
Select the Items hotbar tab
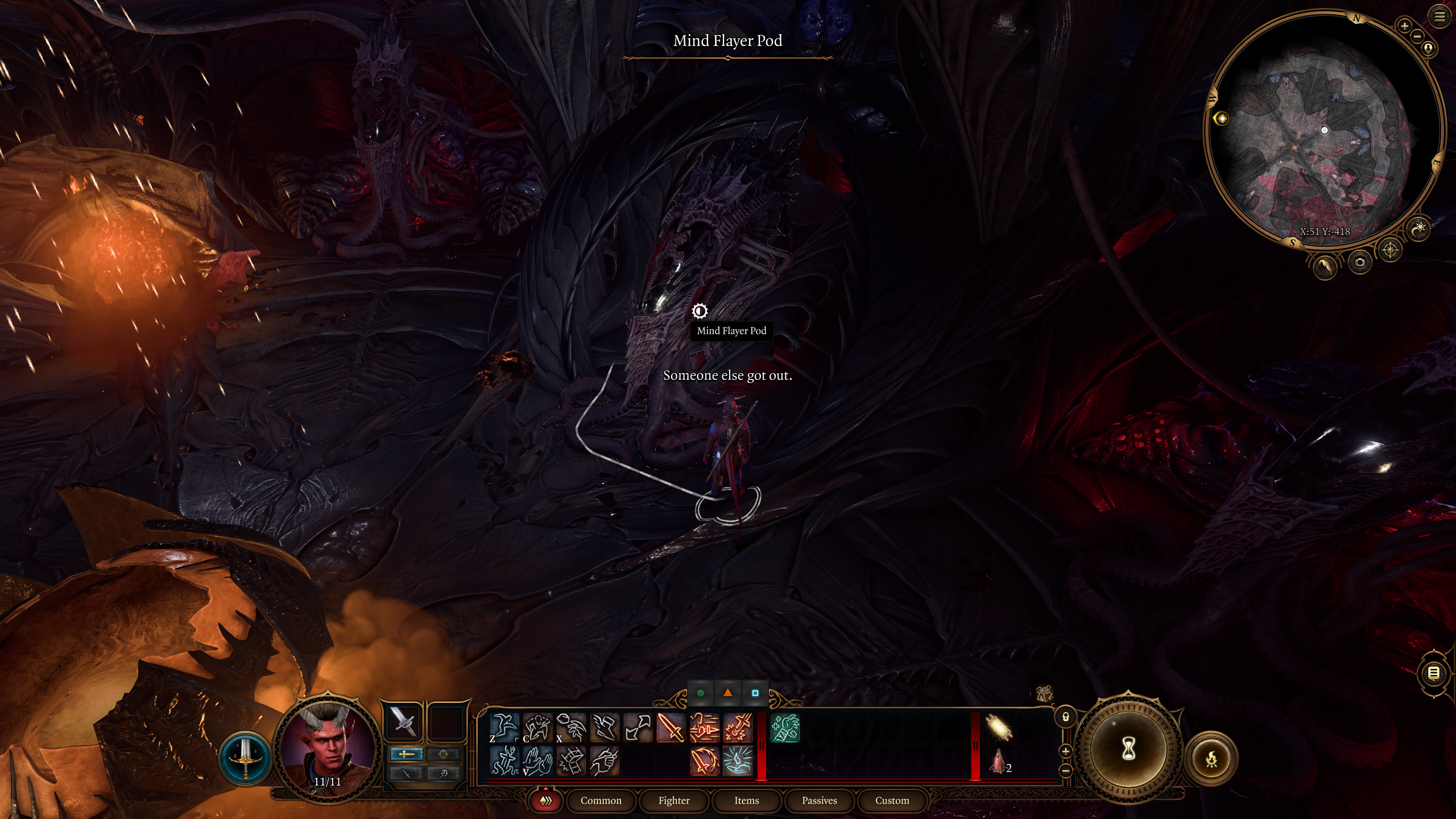pos(746,801)
